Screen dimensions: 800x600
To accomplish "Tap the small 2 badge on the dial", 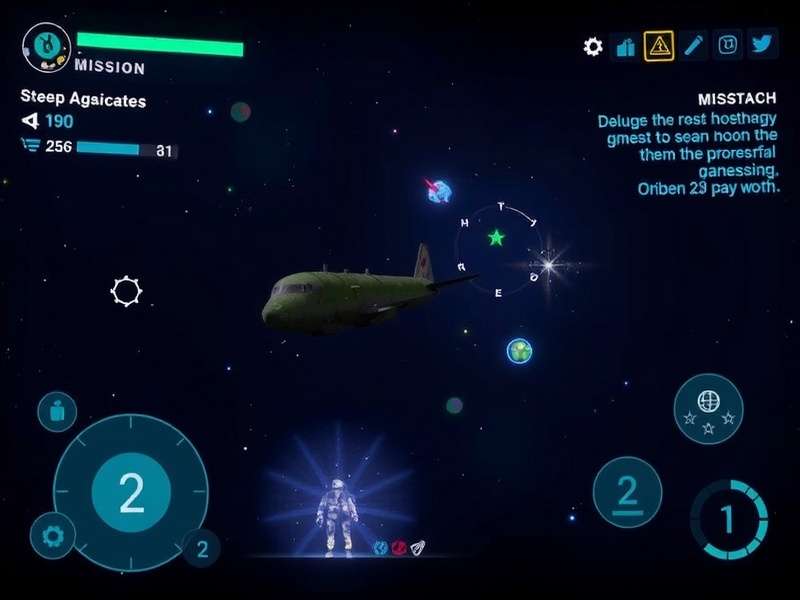I will tap(202, 548).
